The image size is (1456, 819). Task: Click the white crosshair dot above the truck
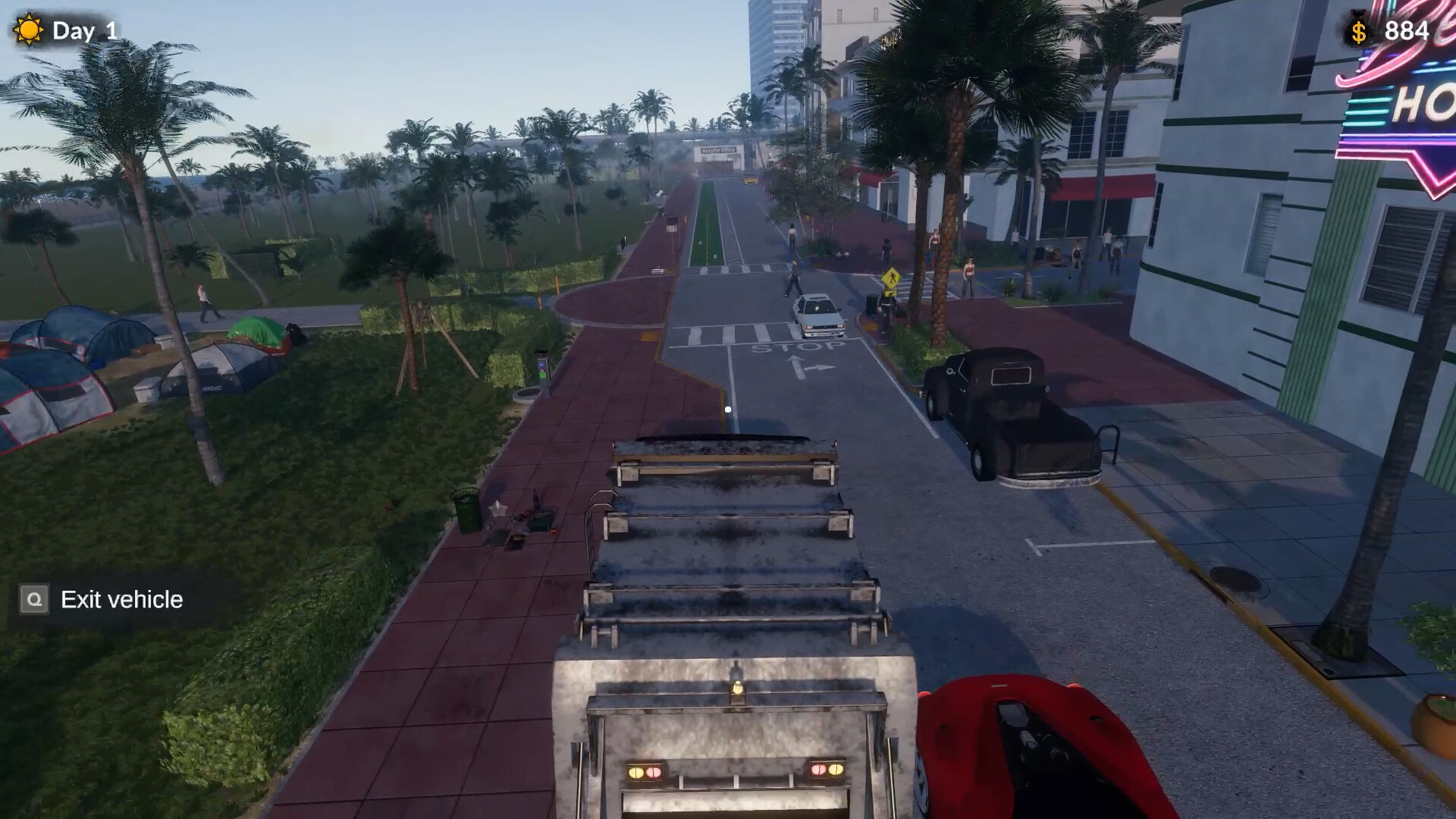tap(730, 408)
